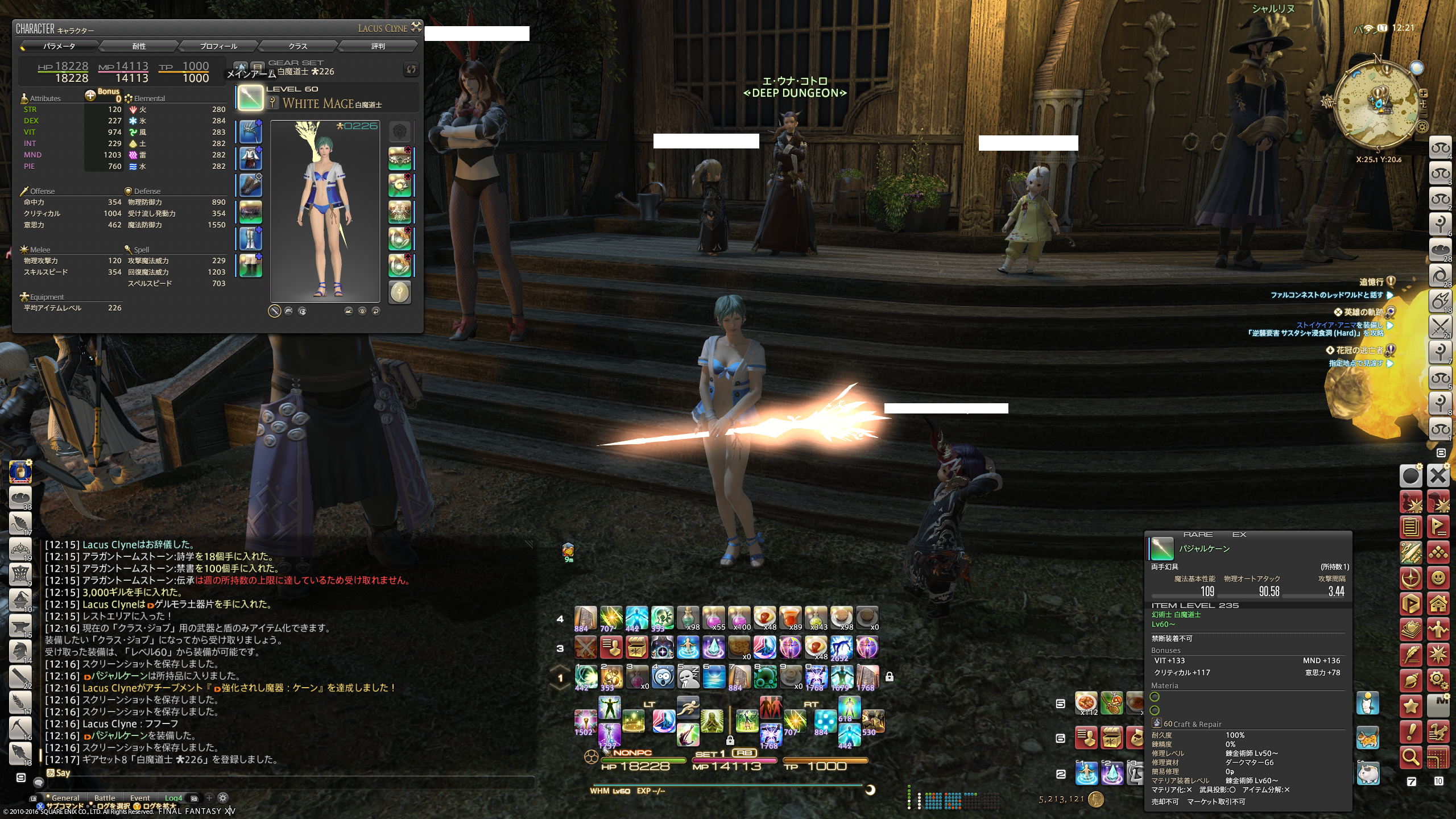This screenshot has width=1456, height=819.
Task: Open the プロフィール tab
Action: tap(218, 46)
